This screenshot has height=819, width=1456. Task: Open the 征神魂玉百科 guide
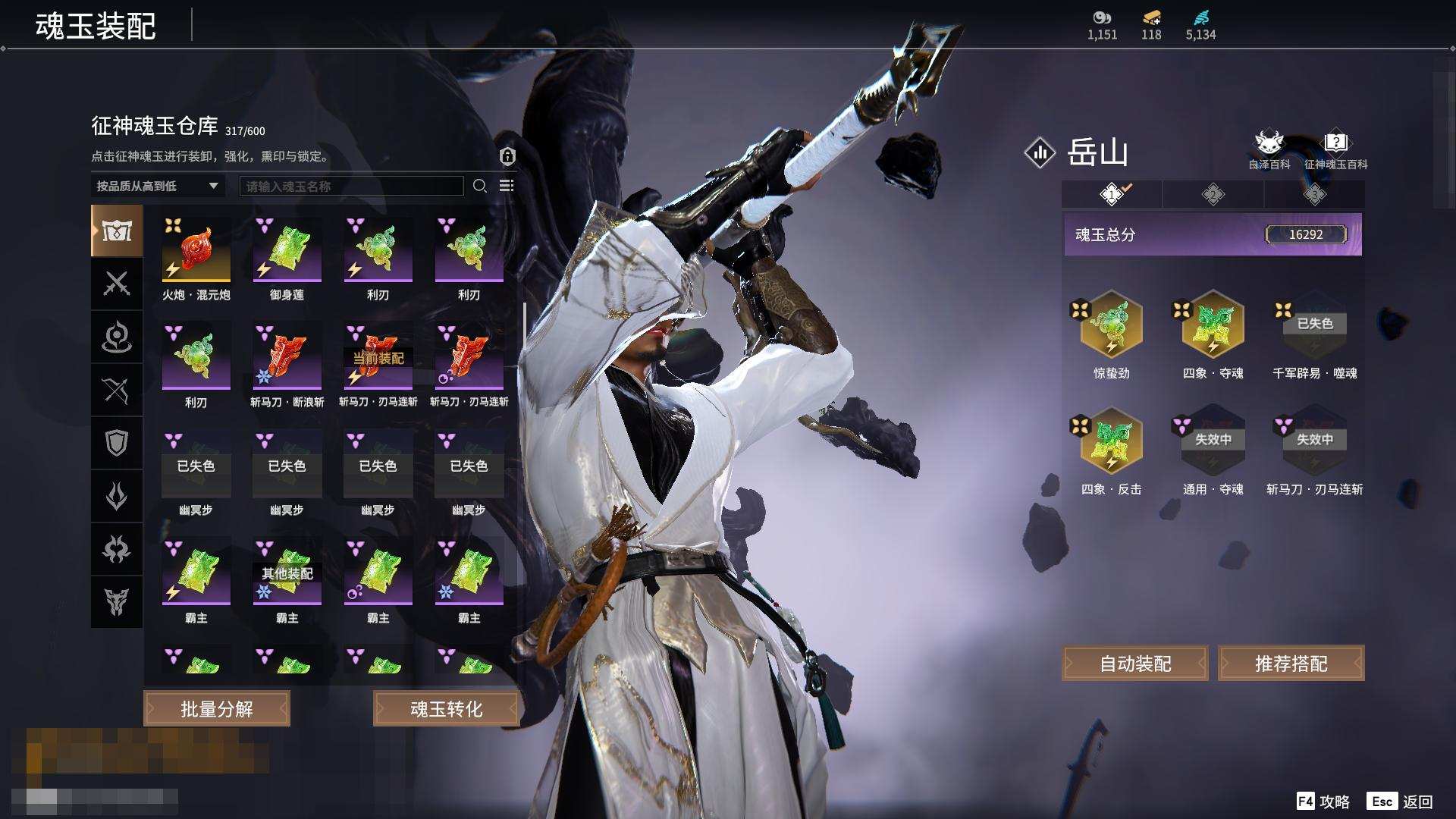pyautogui.click(x=1335, y=149)
